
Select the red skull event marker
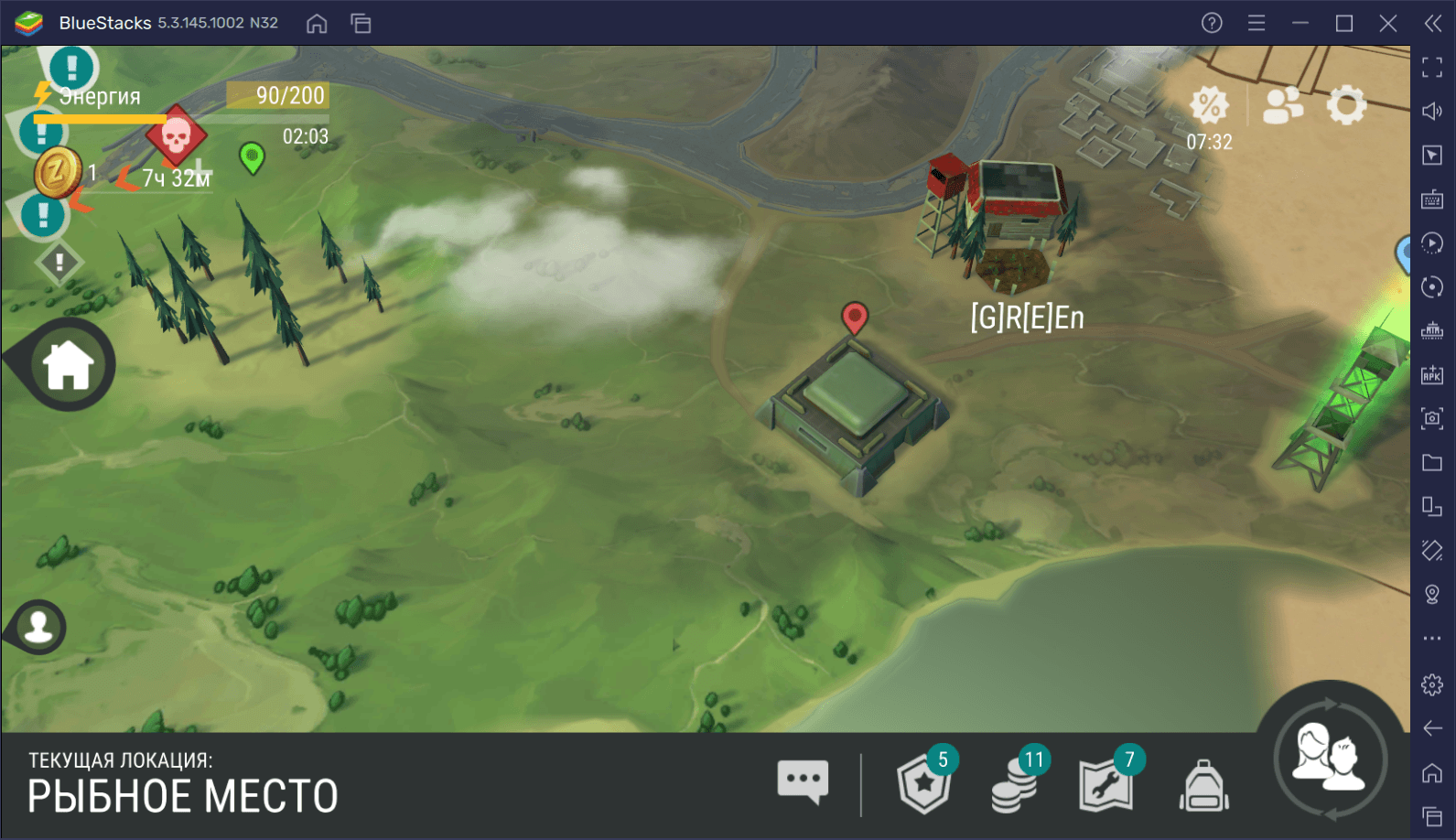(176, 136)
